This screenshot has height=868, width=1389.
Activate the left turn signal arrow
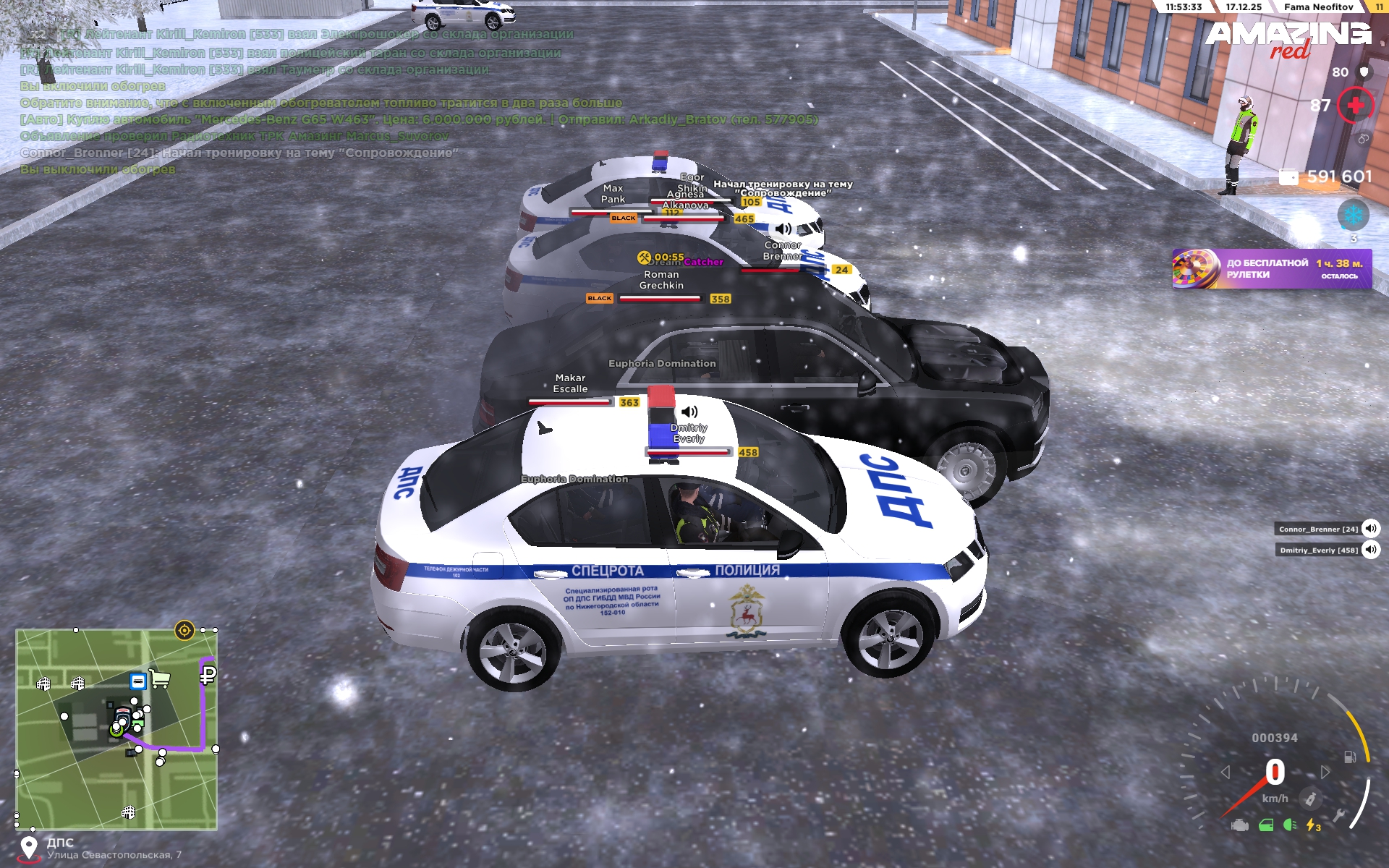tap(1226, 773)
